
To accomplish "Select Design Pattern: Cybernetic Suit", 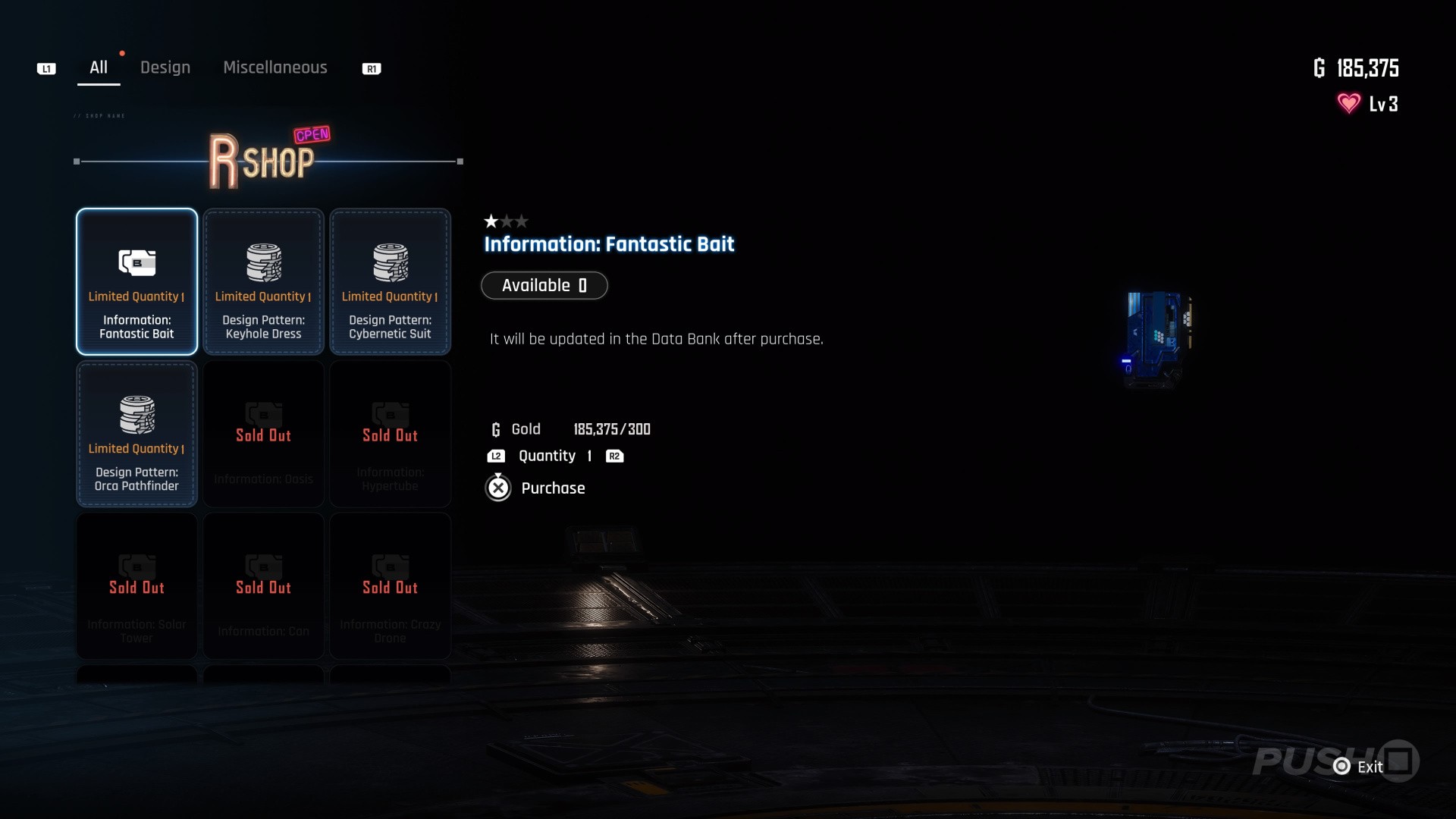I will click(390, 281).
